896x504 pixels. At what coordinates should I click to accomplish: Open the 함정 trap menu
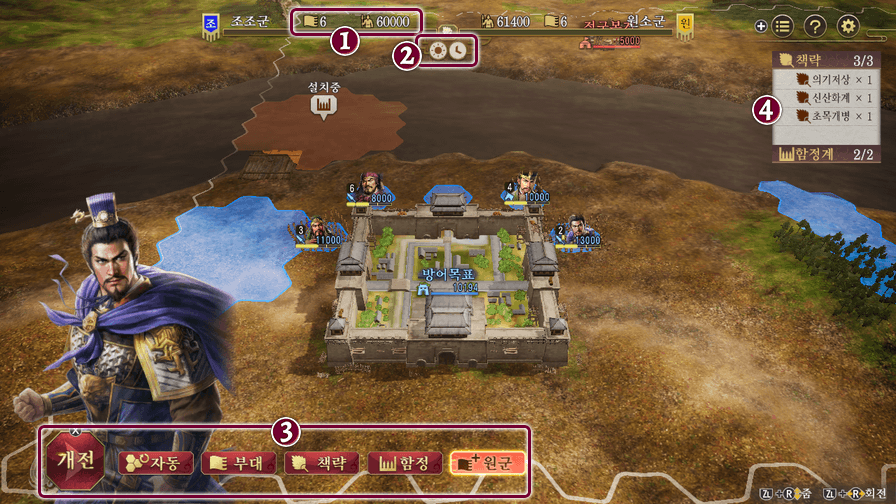[403, 463]
